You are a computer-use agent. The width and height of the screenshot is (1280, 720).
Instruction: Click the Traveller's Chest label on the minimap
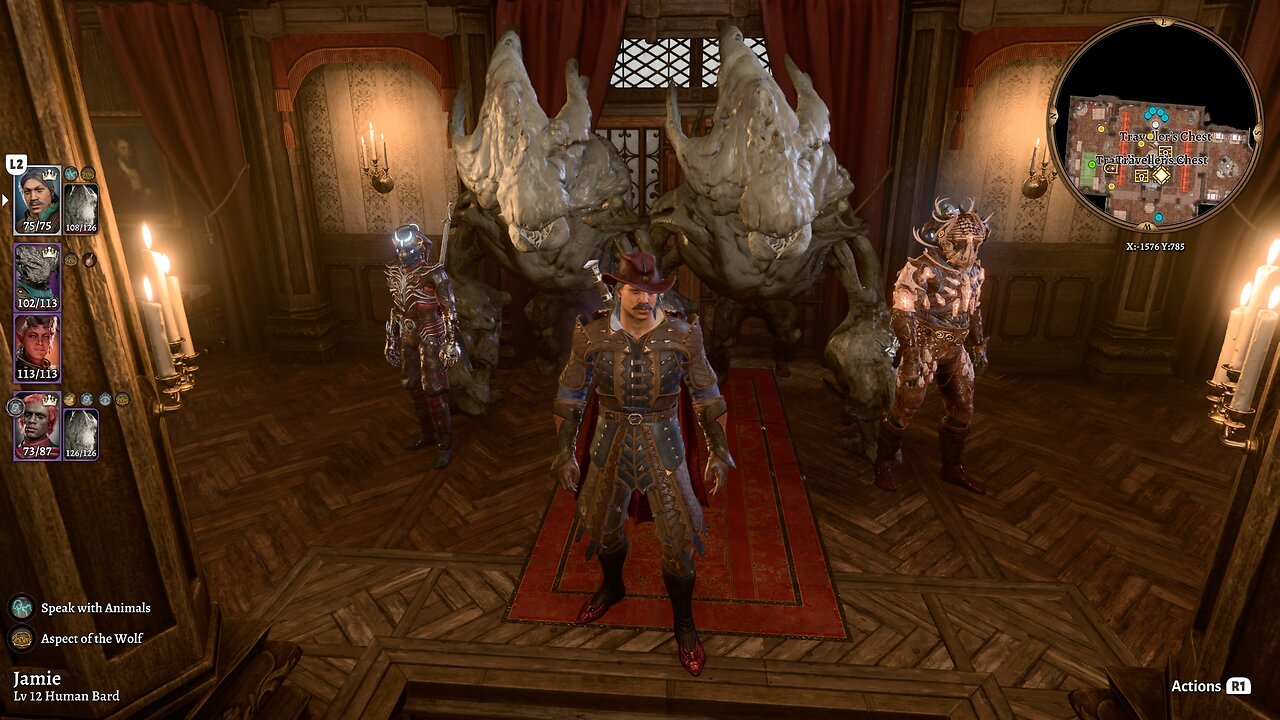tap(1164, 137)
